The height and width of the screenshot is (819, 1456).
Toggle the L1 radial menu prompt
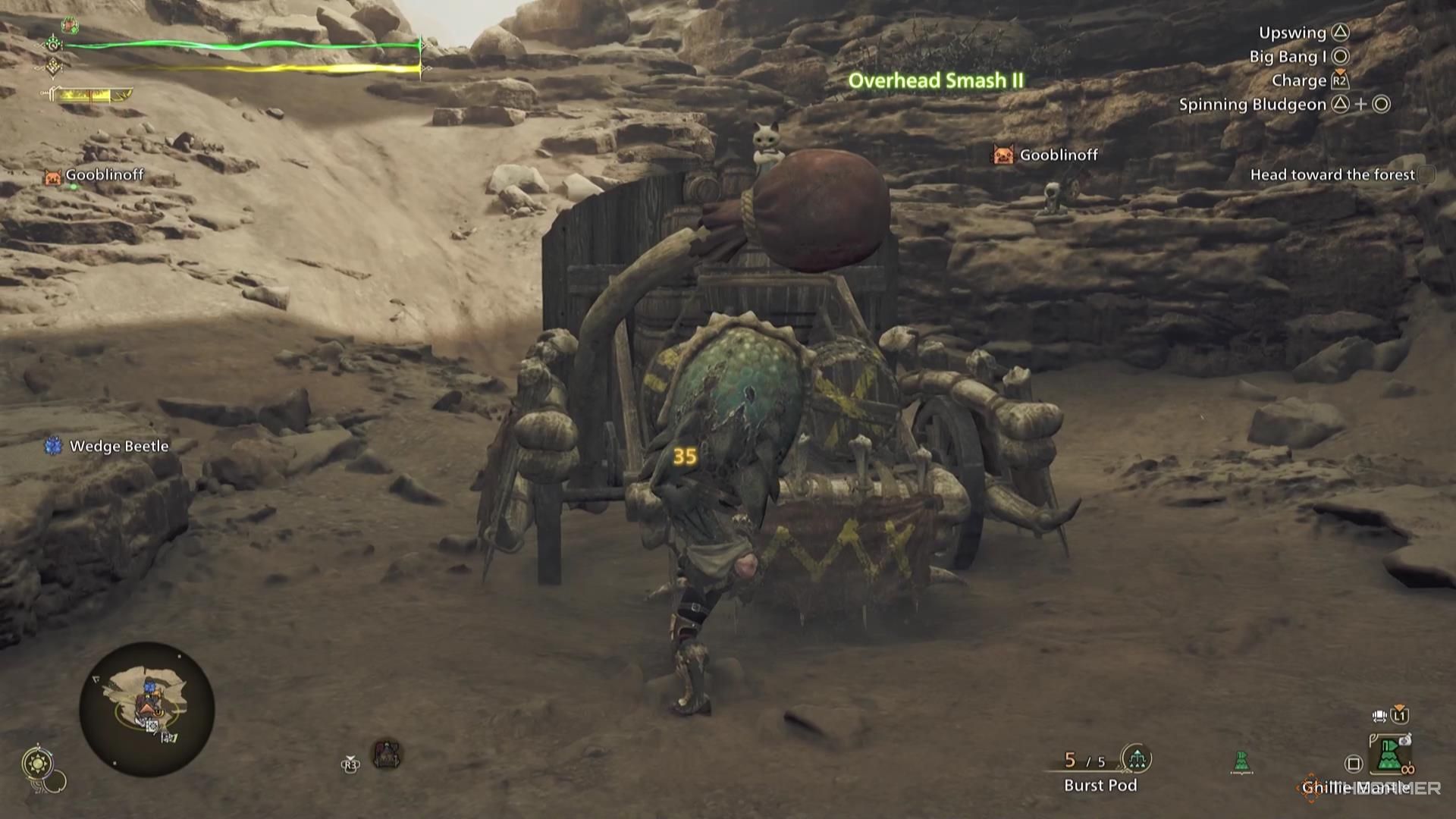click(1399, 715)
